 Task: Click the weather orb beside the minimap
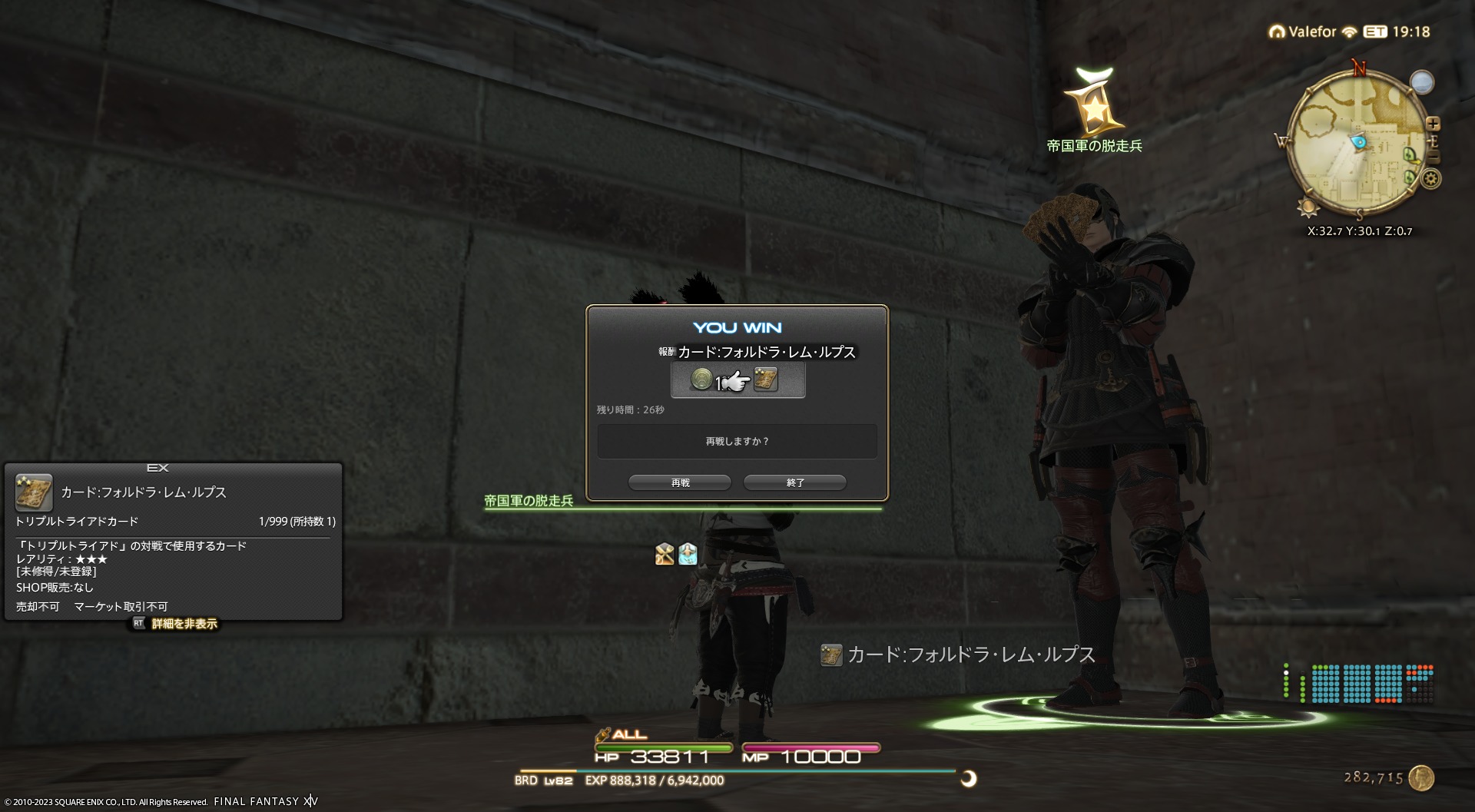click(x=1422, y=82)
